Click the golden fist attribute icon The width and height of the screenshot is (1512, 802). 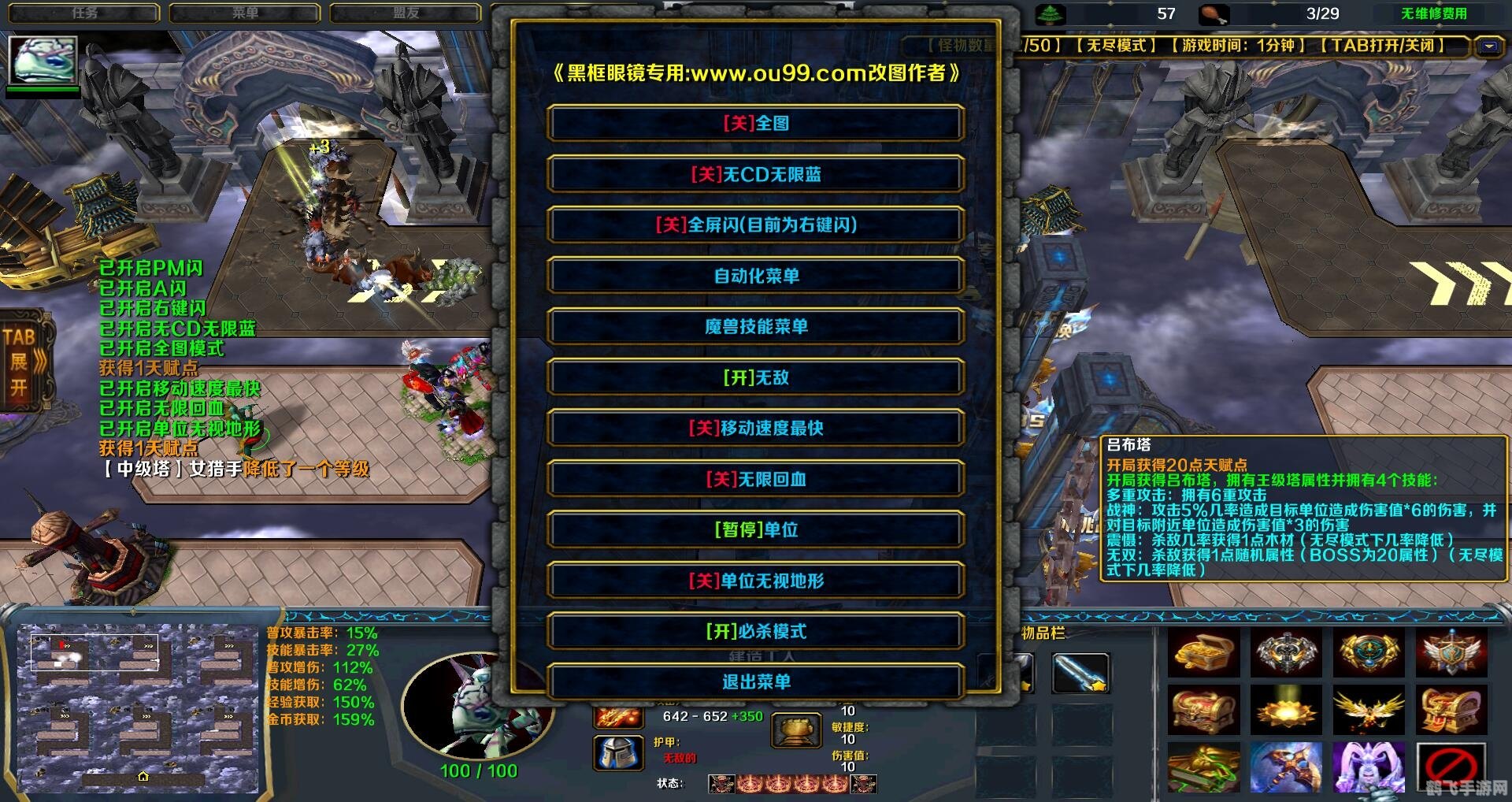pyautogui.click(x=795, y=729)
